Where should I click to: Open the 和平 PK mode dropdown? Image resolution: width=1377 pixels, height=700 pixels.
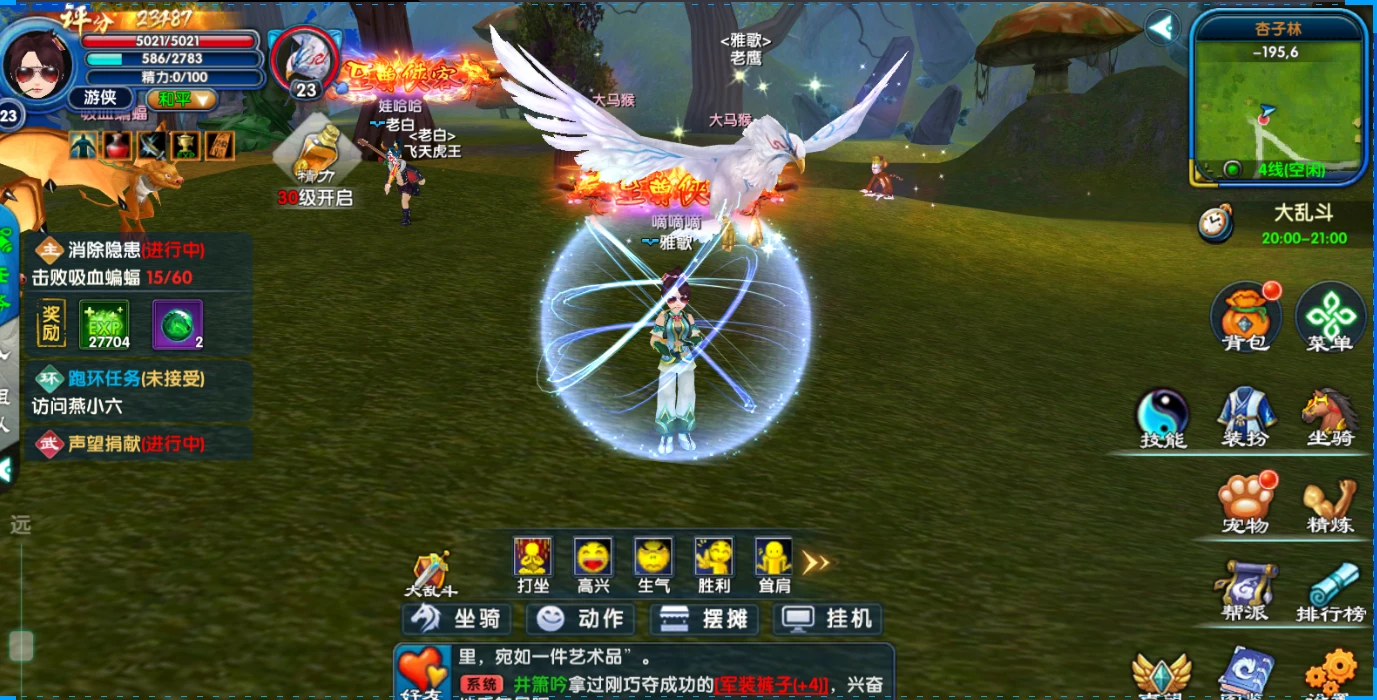pyautogui.click(x=182, y=99)
